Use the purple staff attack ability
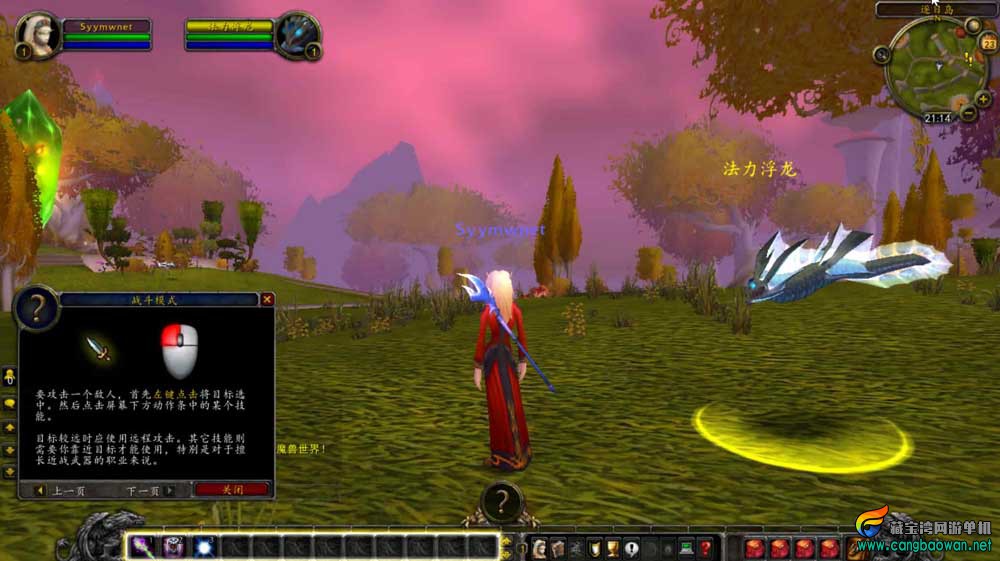Screen dimensions: 1000x561 [x=140, y=547]
